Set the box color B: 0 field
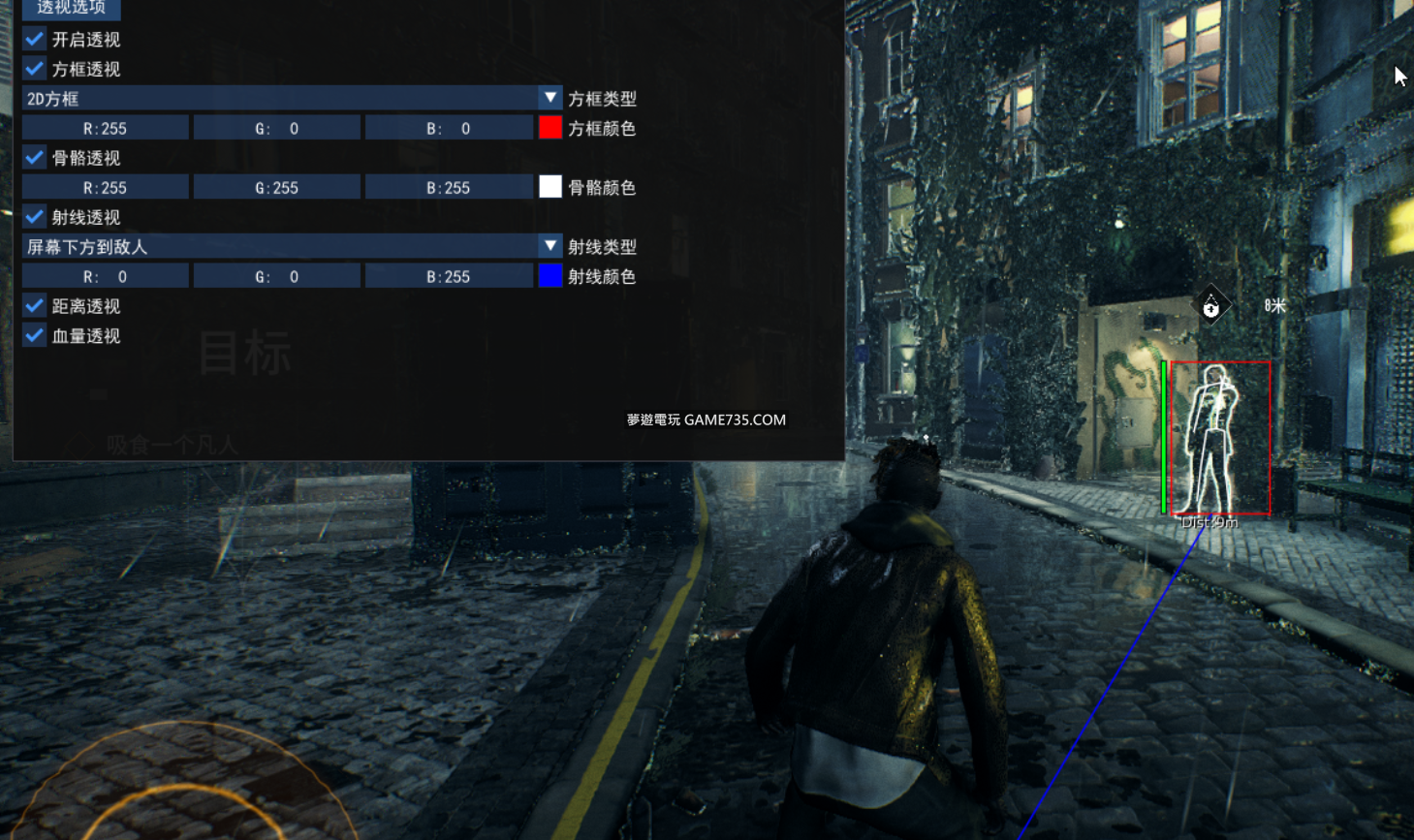 coord(449,129)
